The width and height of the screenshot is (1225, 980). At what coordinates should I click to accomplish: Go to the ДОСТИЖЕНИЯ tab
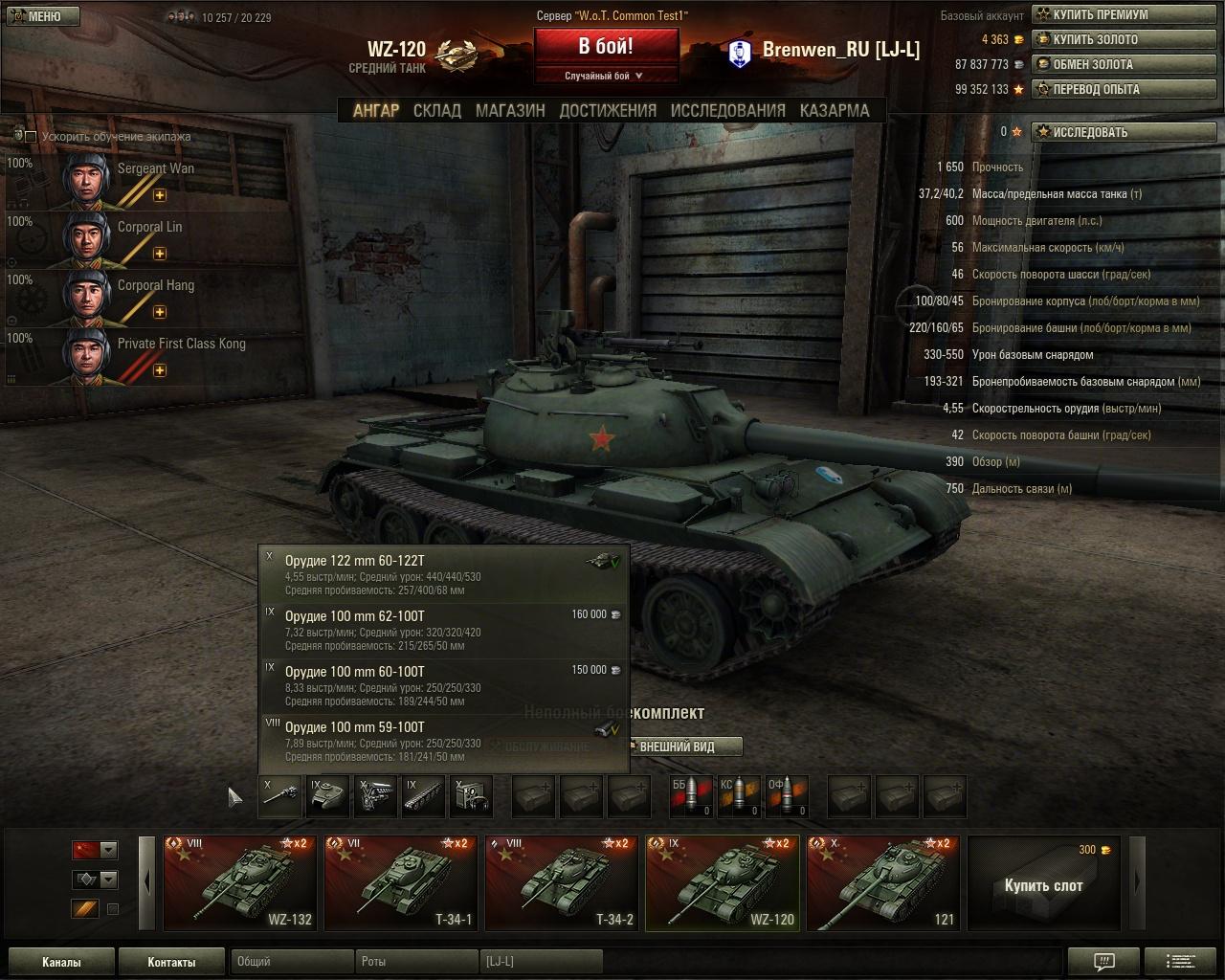point(608,111)
